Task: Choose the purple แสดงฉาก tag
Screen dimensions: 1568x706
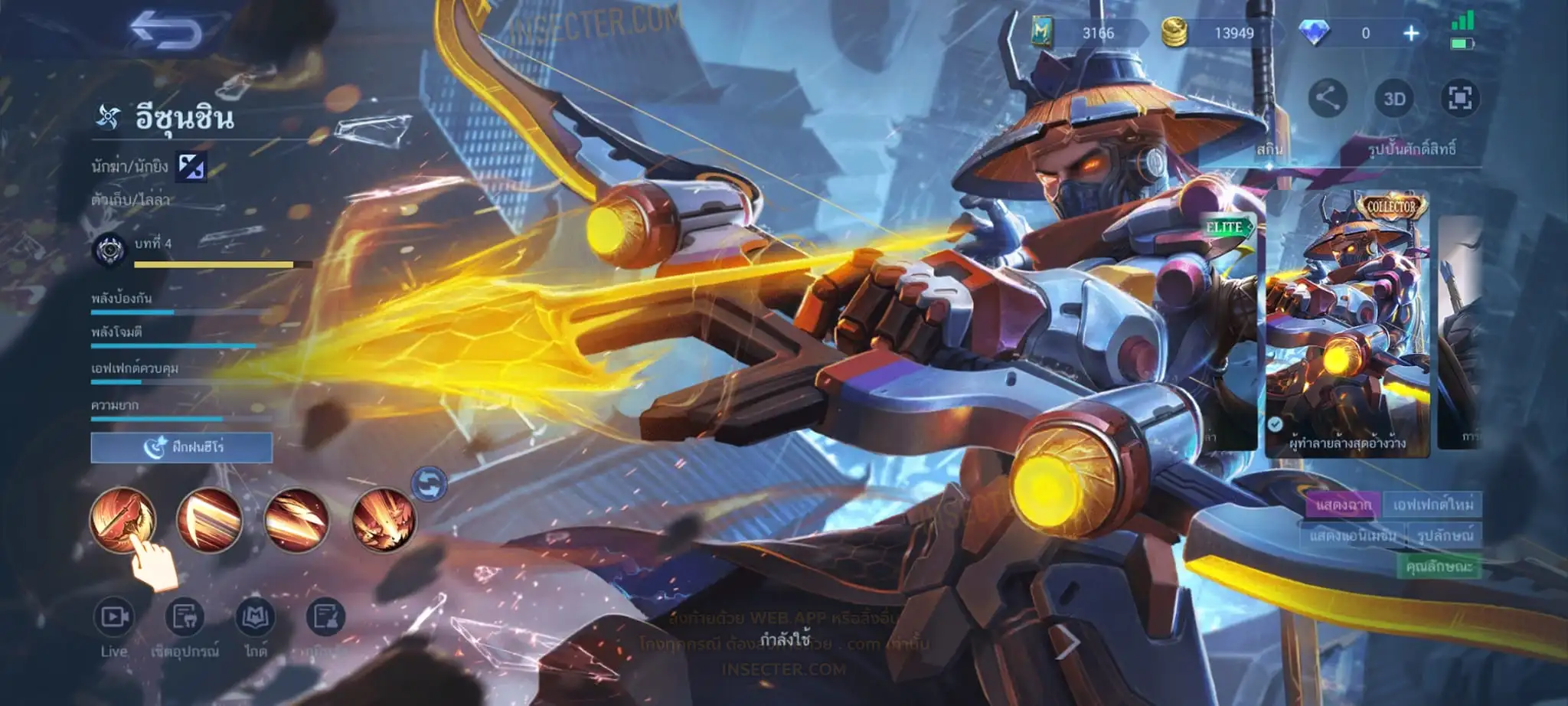Action: 1344,505
